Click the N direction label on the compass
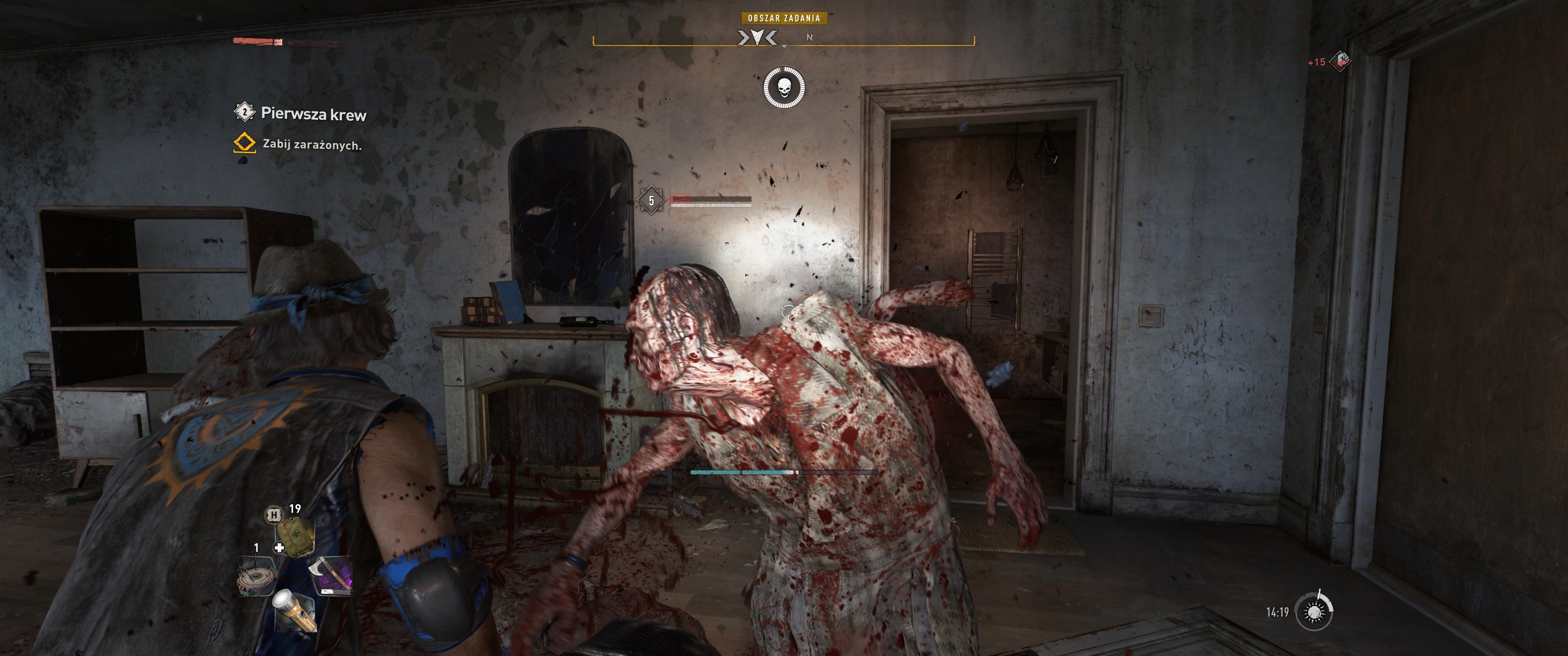 pos(810,38)
